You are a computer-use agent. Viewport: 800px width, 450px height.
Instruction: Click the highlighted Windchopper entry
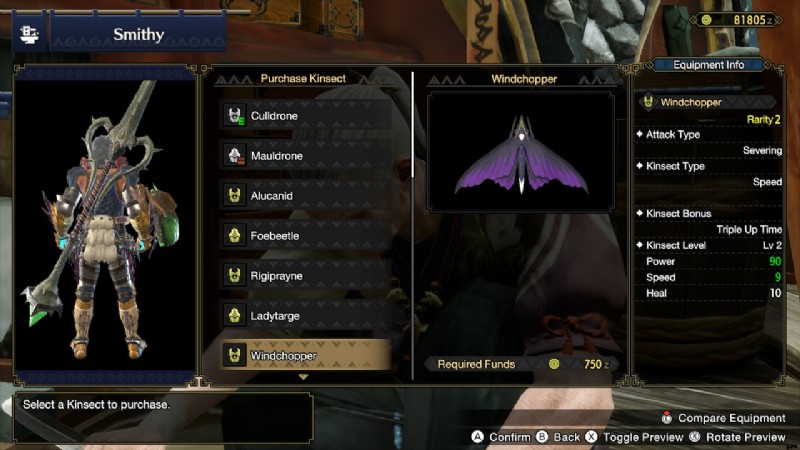pos(305,355)
